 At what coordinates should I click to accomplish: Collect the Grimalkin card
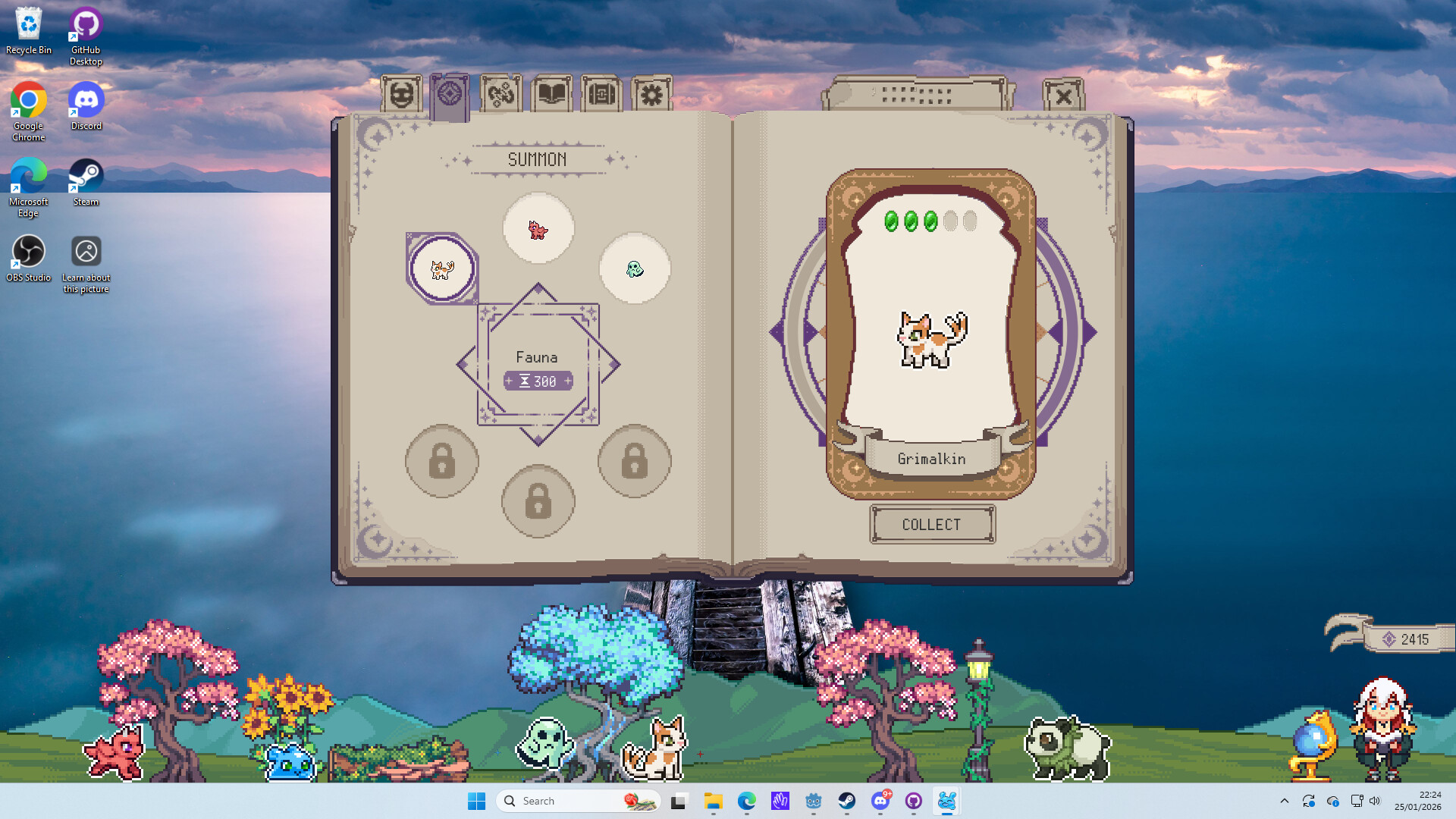(932, 525)
